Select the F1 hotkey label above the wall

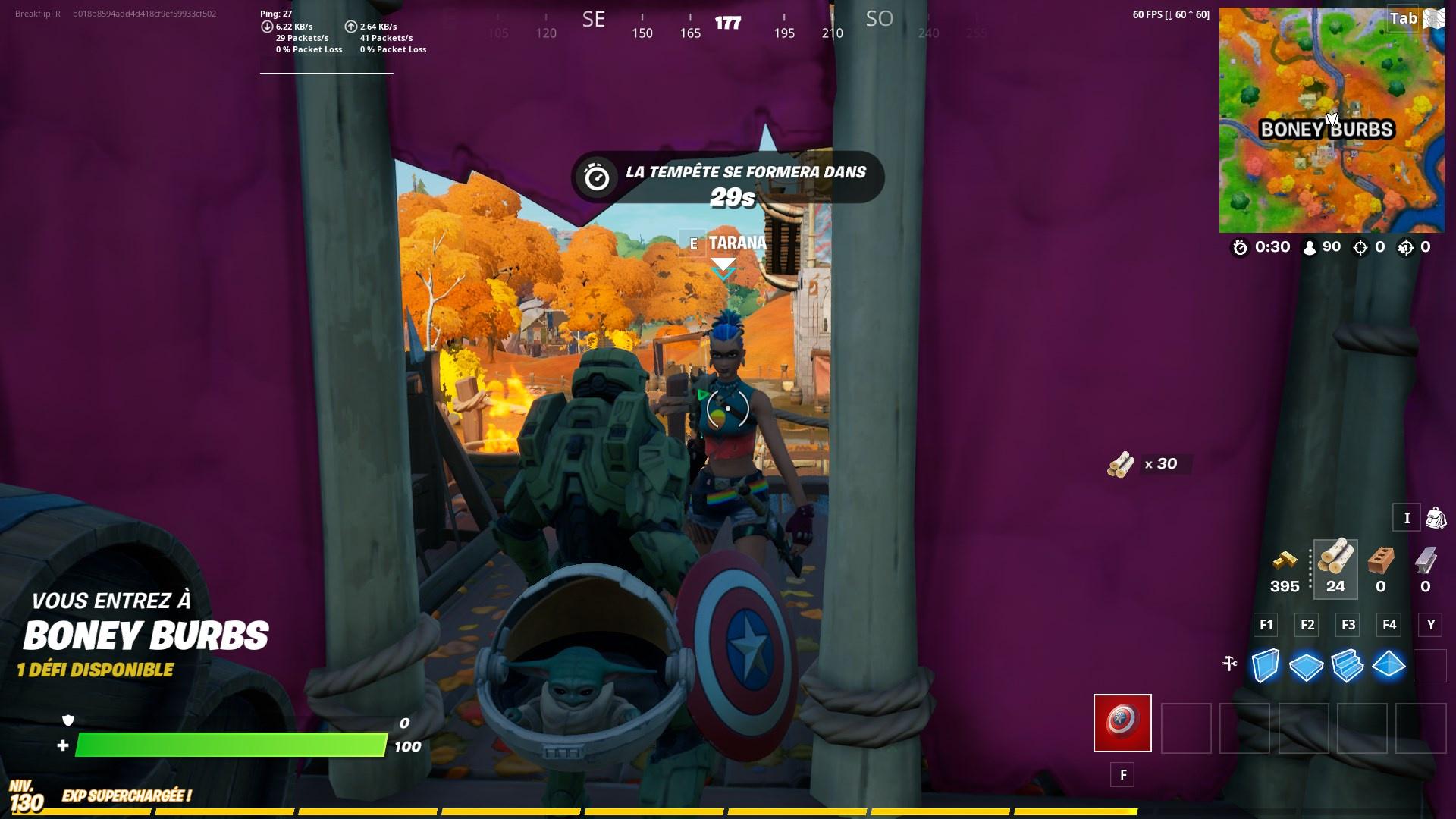(x=1265, y=625)
